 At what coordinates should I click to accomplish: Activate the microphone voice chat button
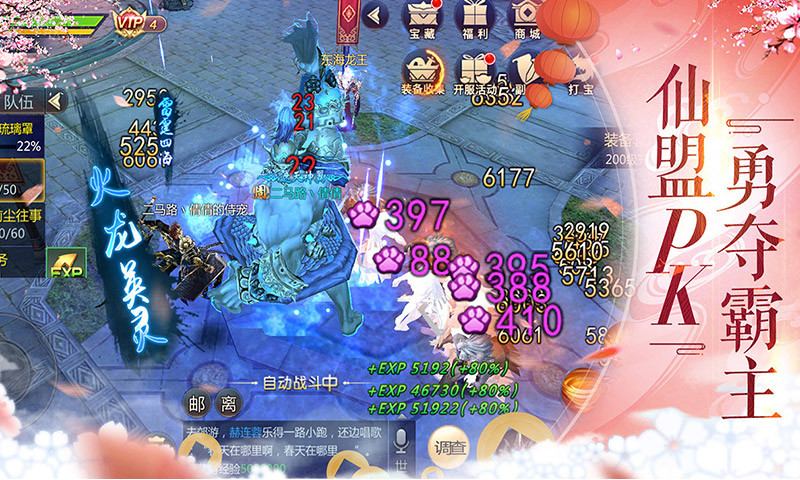pyautogui.click(x=402, y=444)
